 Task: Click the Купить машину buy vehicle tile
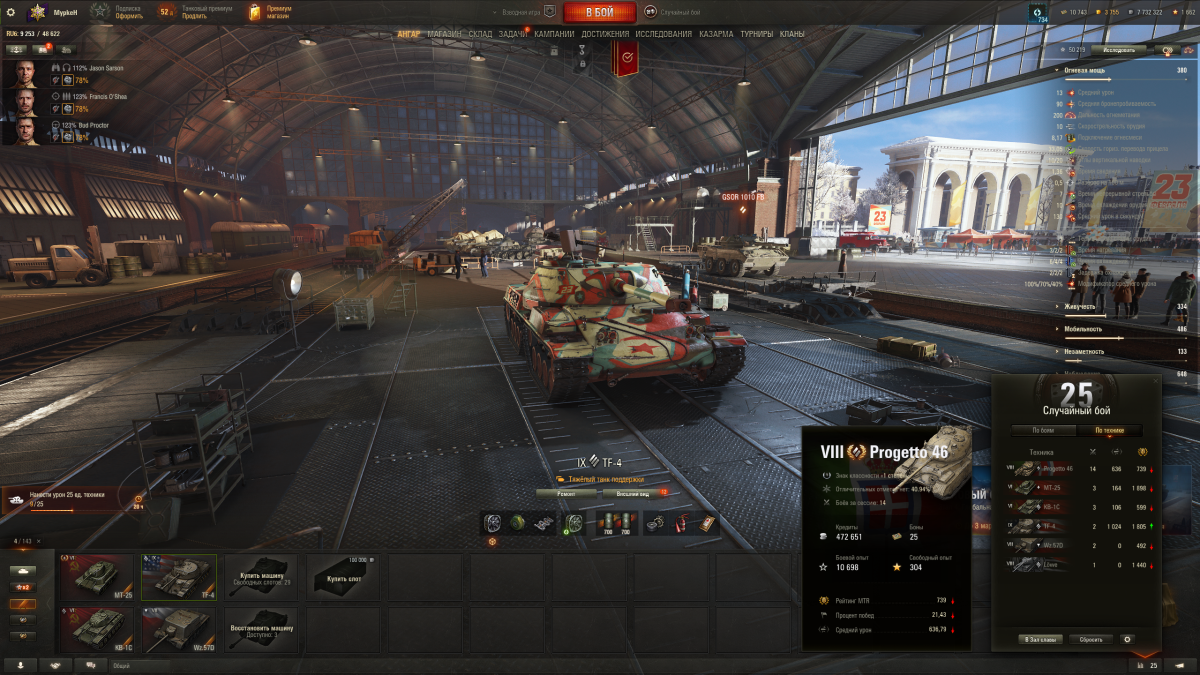tap(260, 577)
